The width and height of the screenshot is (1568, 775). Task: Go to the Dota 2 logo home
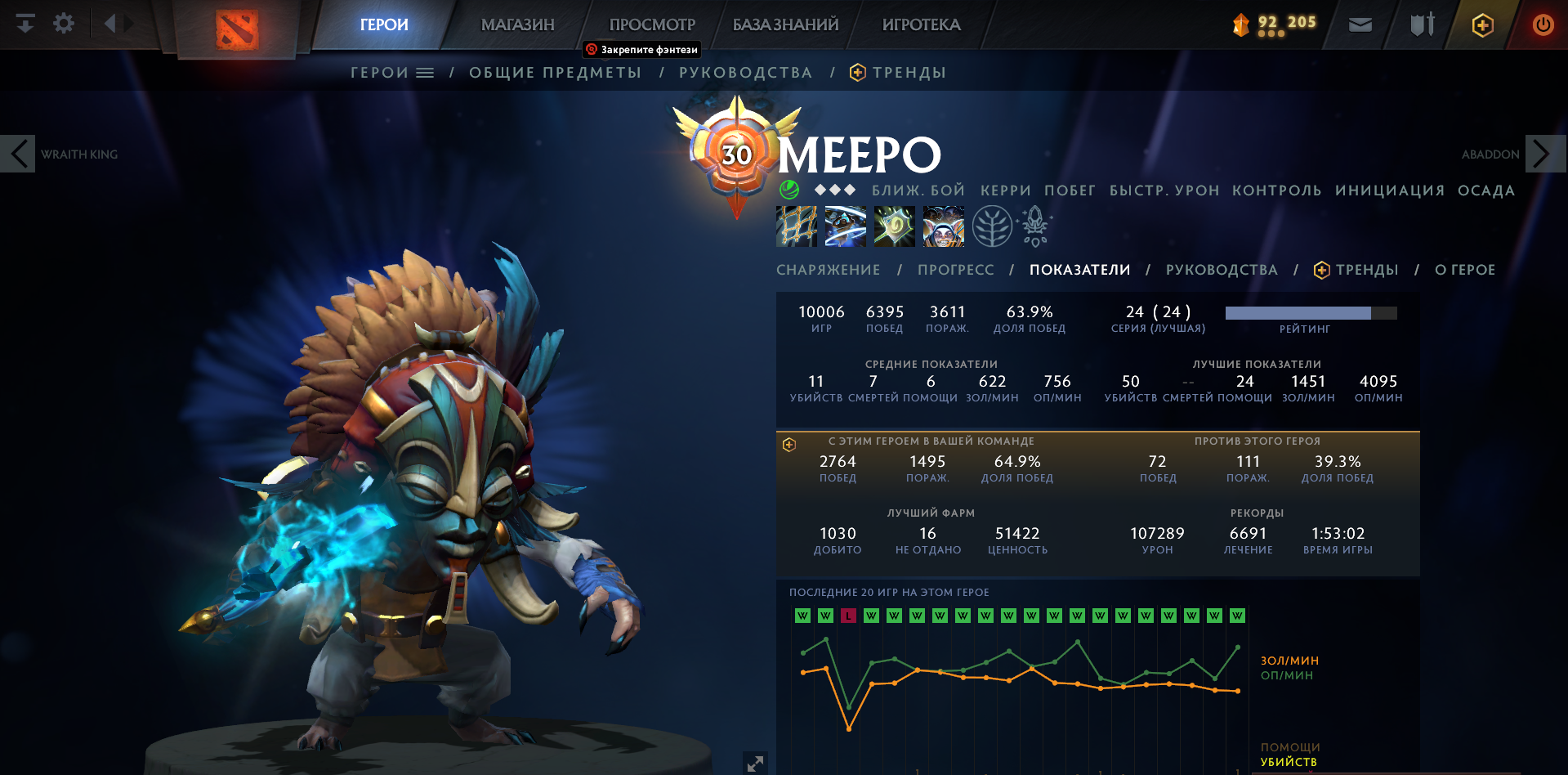coord(237,29)
